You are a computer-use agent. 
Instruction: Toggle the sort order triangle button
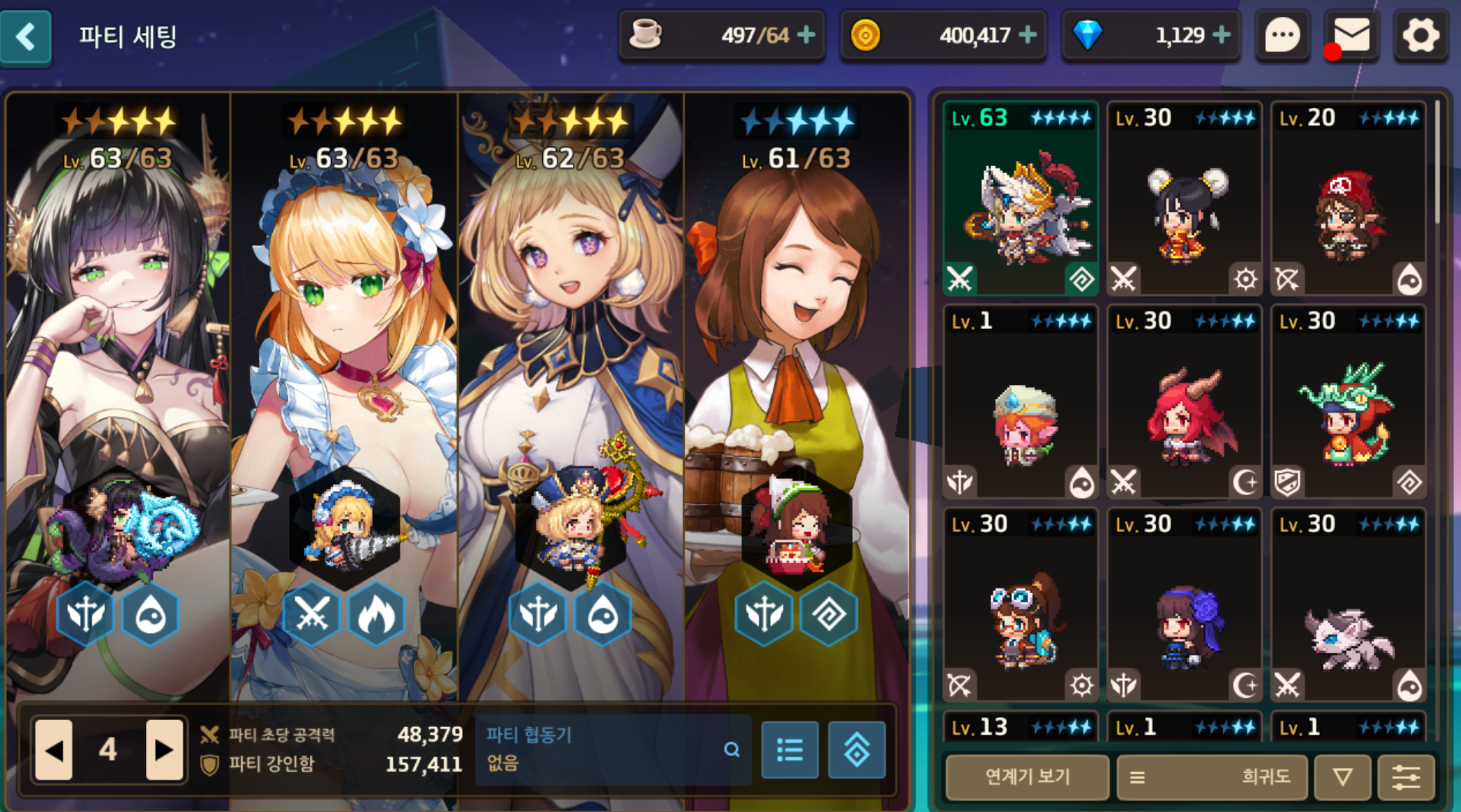click(1342, 777)
